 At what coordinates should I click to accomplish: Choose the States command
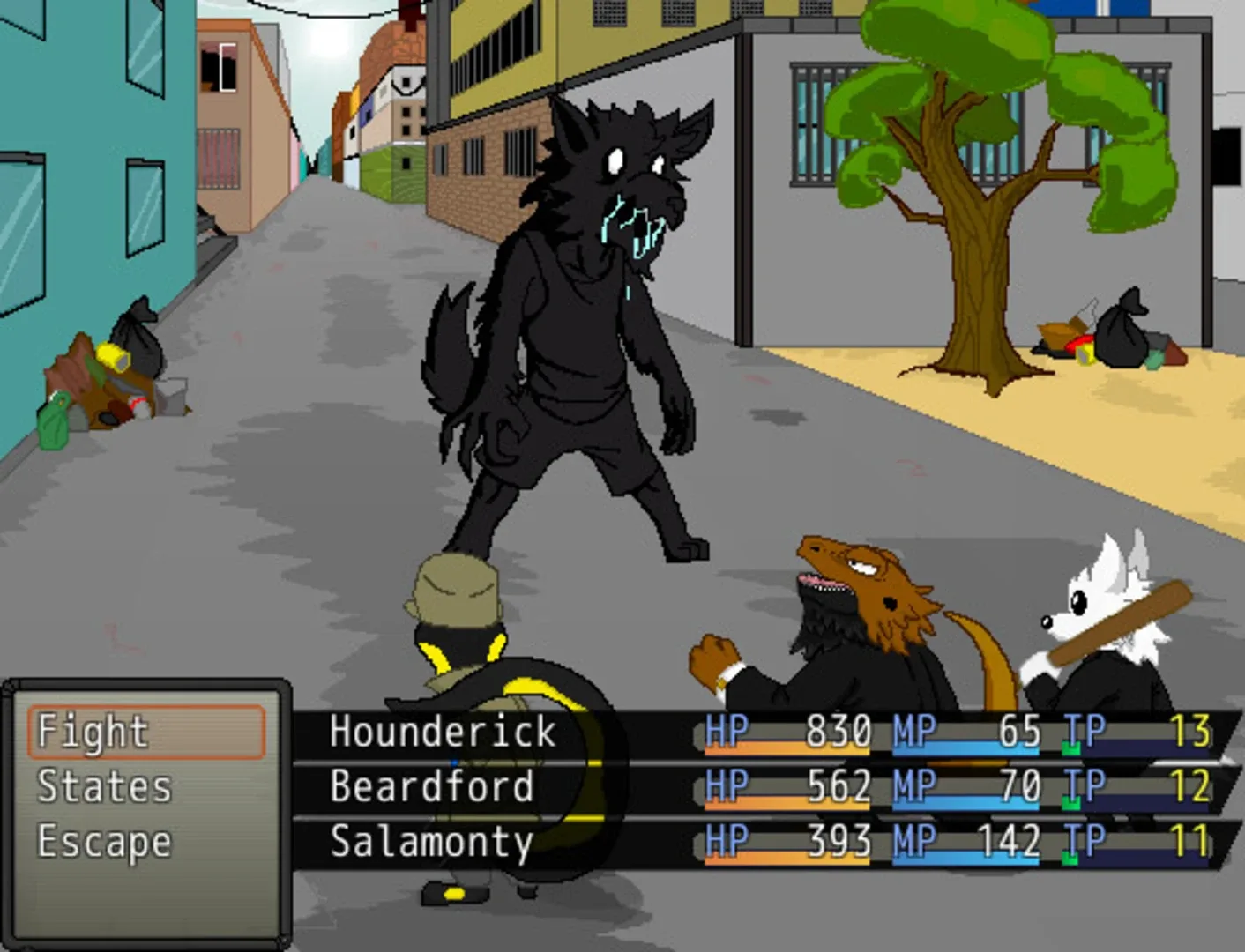(103, 785)
